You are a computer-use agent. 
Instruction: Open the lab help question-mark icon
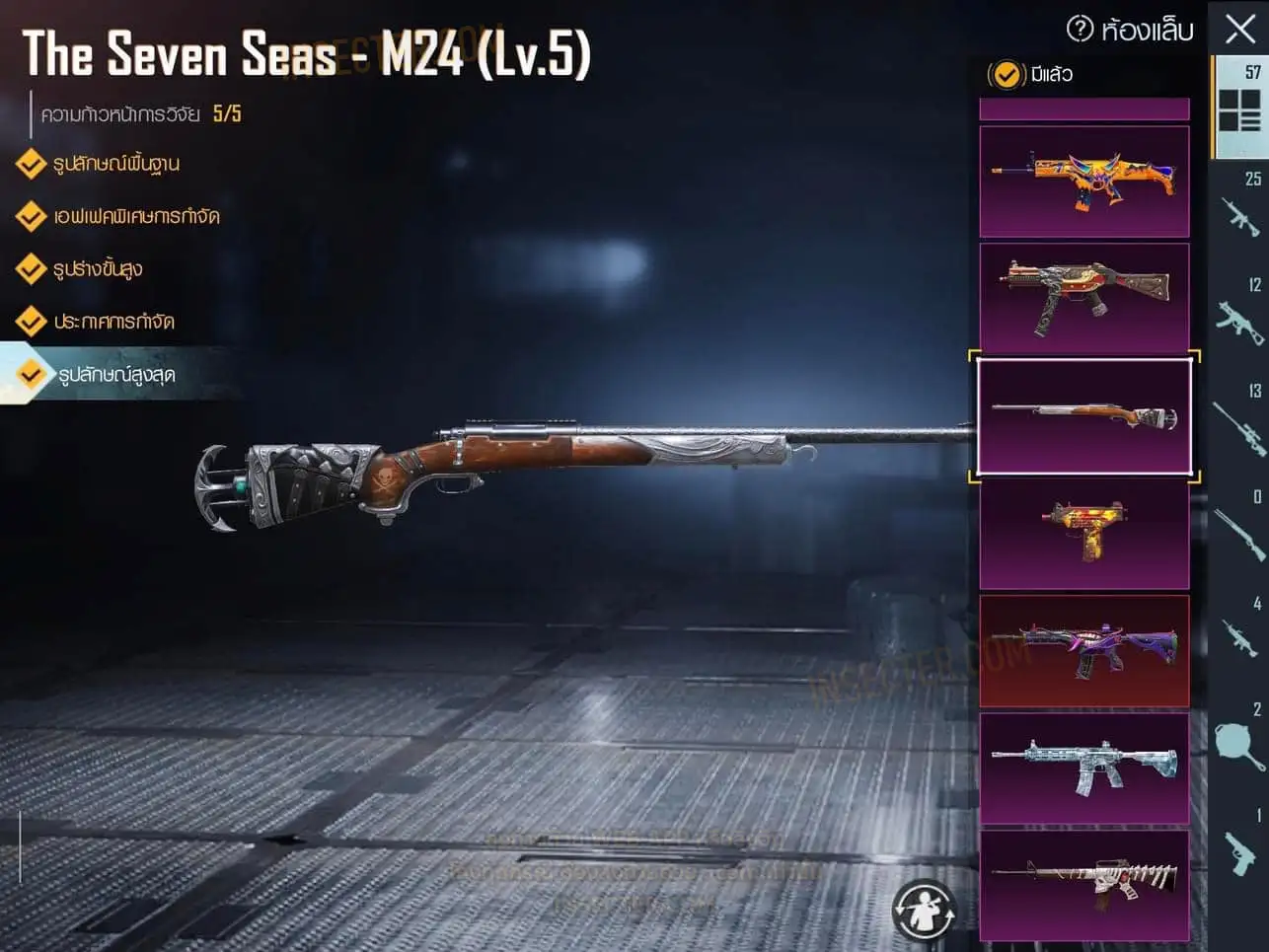pos(1080,29)
